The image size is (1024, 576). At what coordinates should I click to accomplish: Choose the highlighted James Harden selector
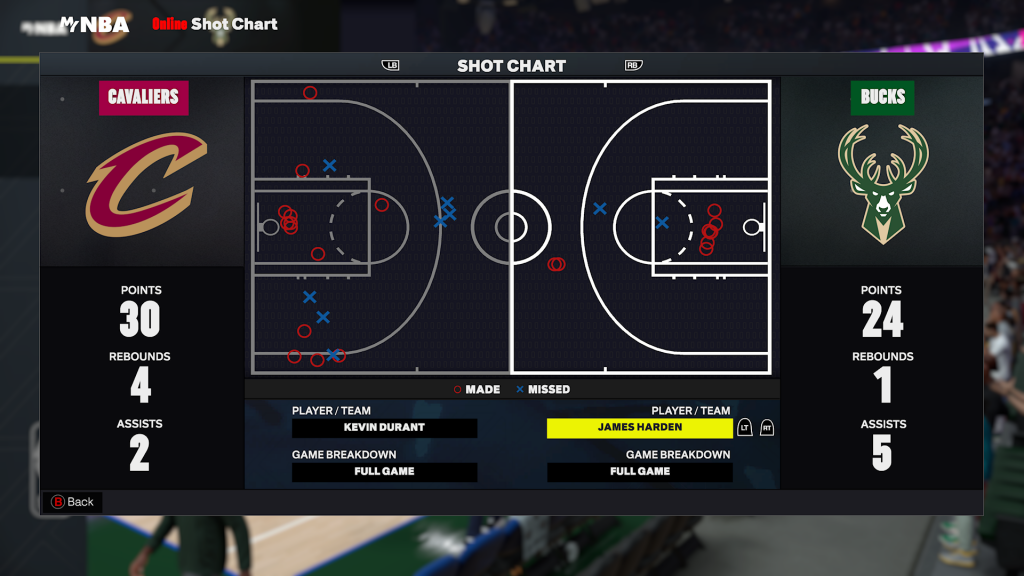pos(639,428)
